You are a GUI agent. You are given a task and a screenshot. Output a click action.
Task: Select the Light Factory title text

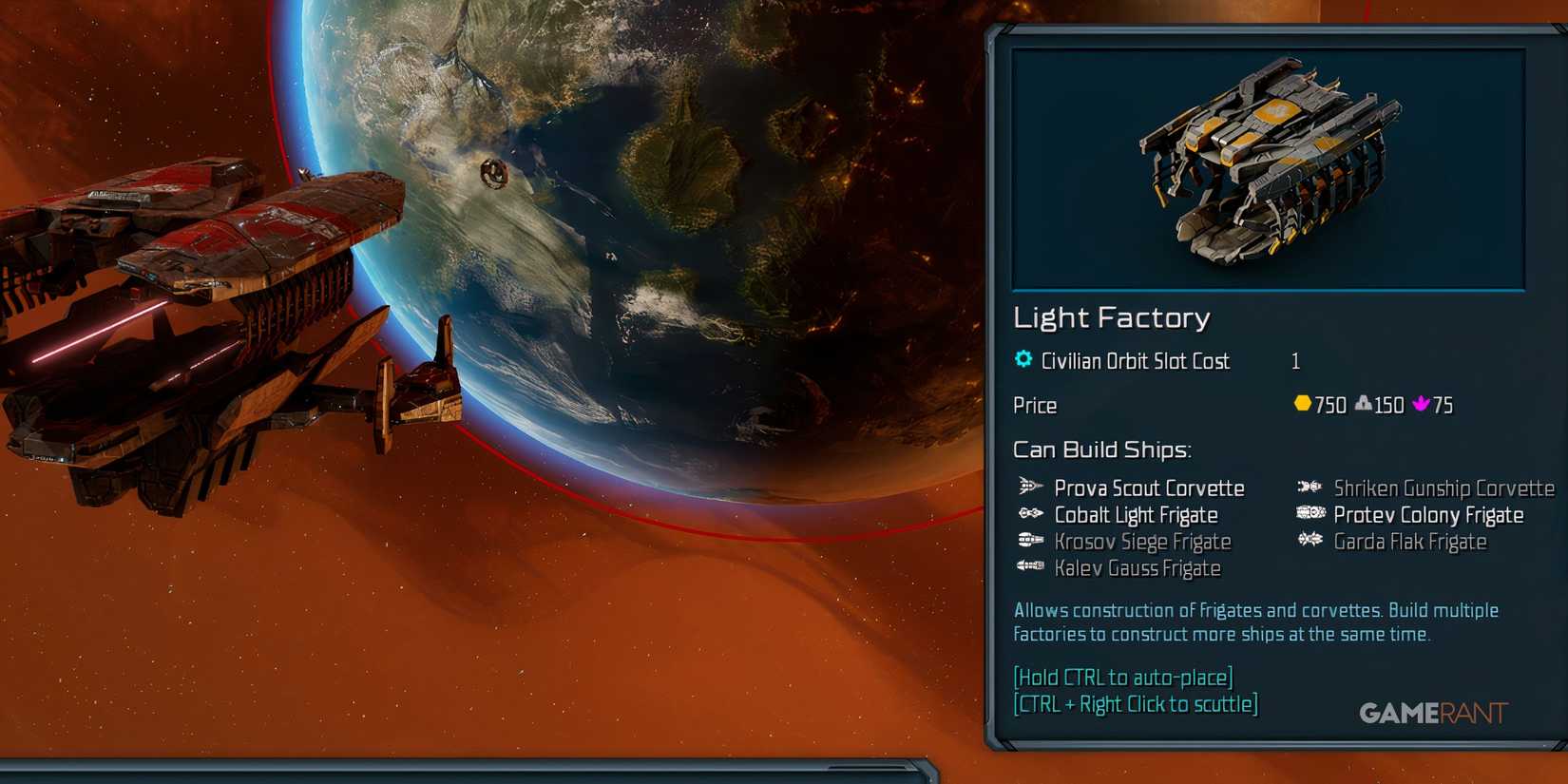[x=1112, y=317]
